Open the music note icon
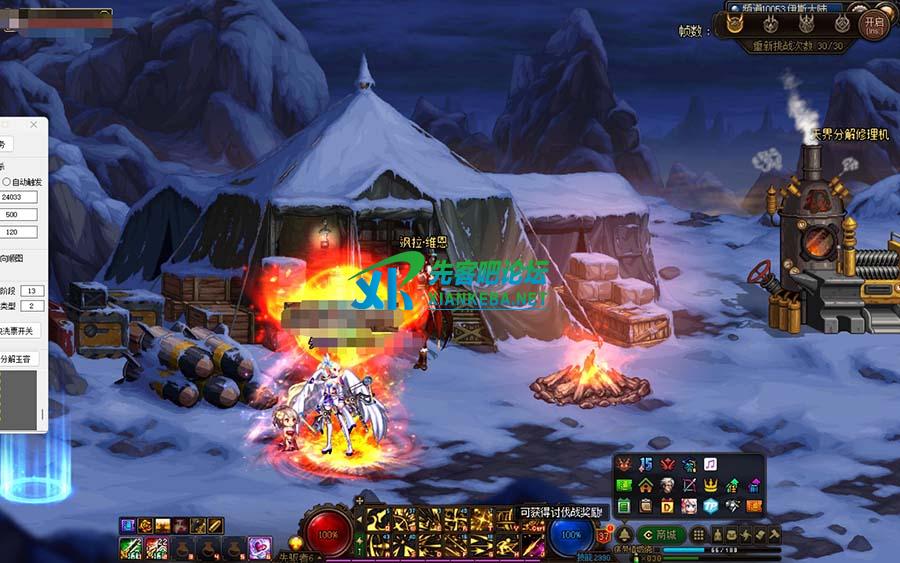This screenshot has height=563, width=900. pyautogui.click(x=710, y=465)
